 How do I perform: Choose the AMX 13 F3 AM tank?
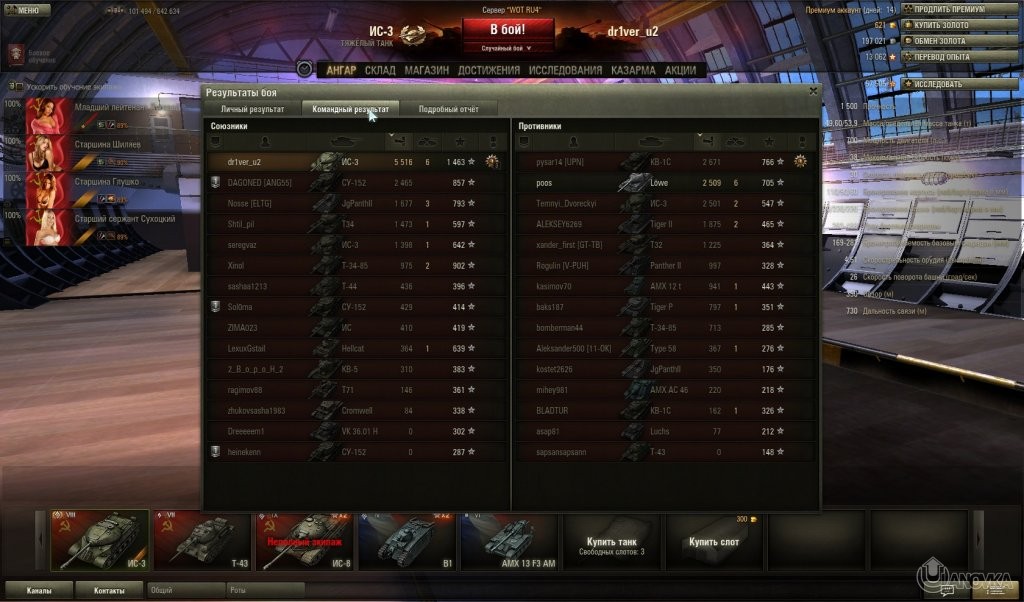click(509, 541)
